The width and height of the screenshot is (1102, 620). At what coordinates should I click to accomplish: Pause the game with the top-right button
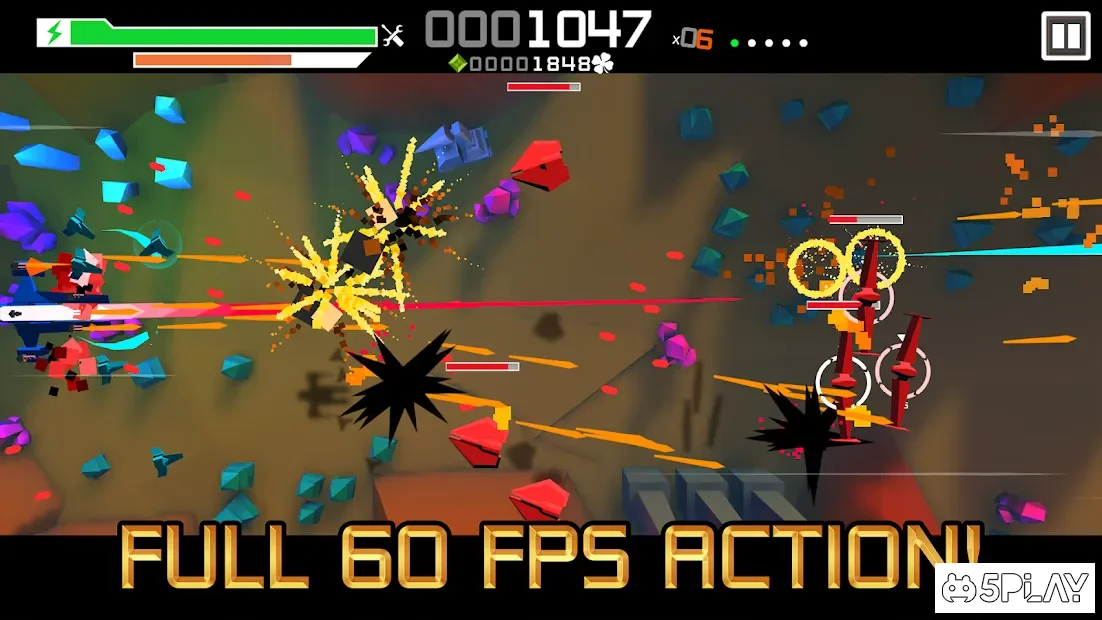pos(1065,37)
